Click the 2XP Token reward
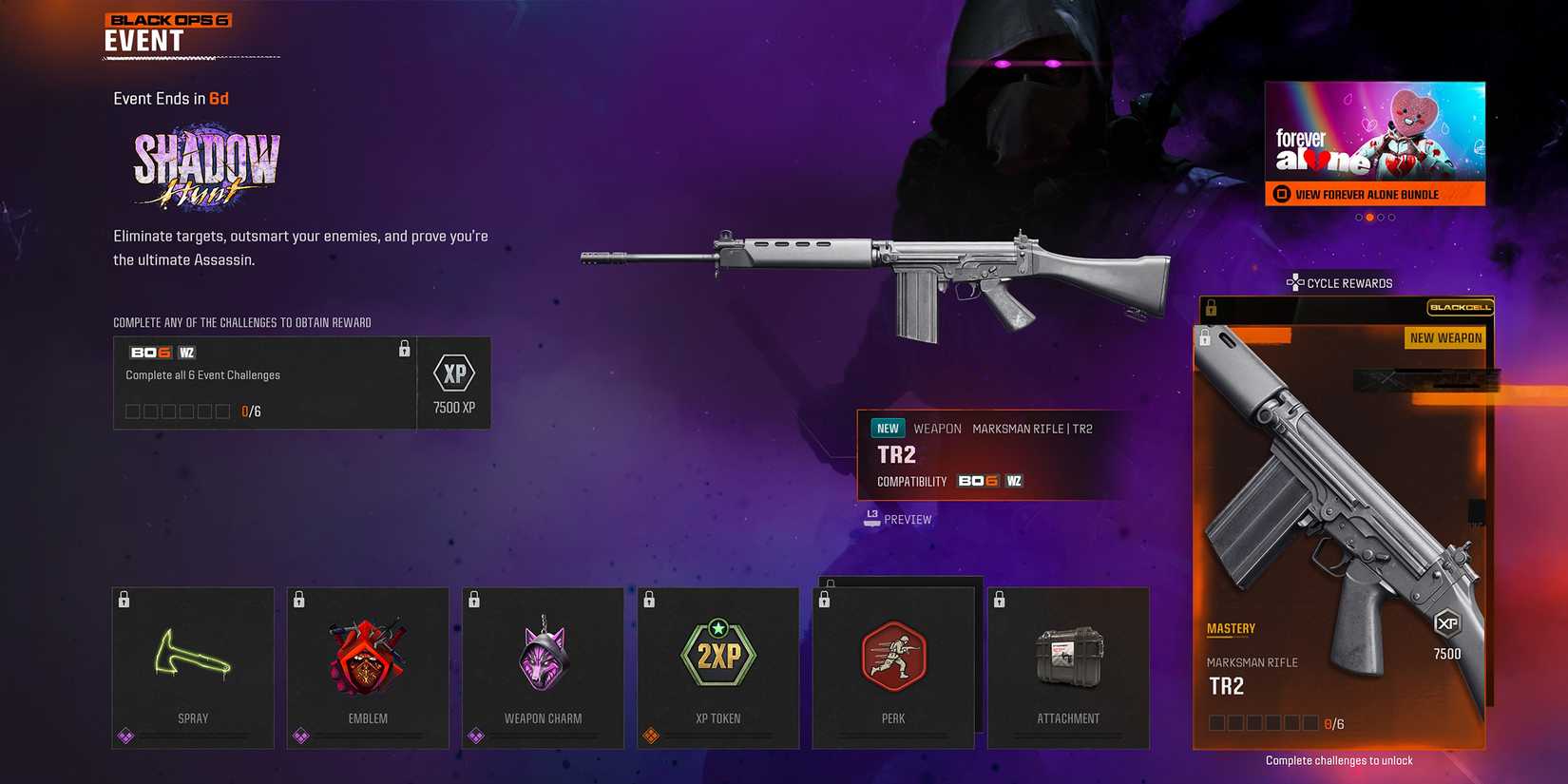Screen dimensions: 1568x784 pyautogui.click(x=717, y=665)
